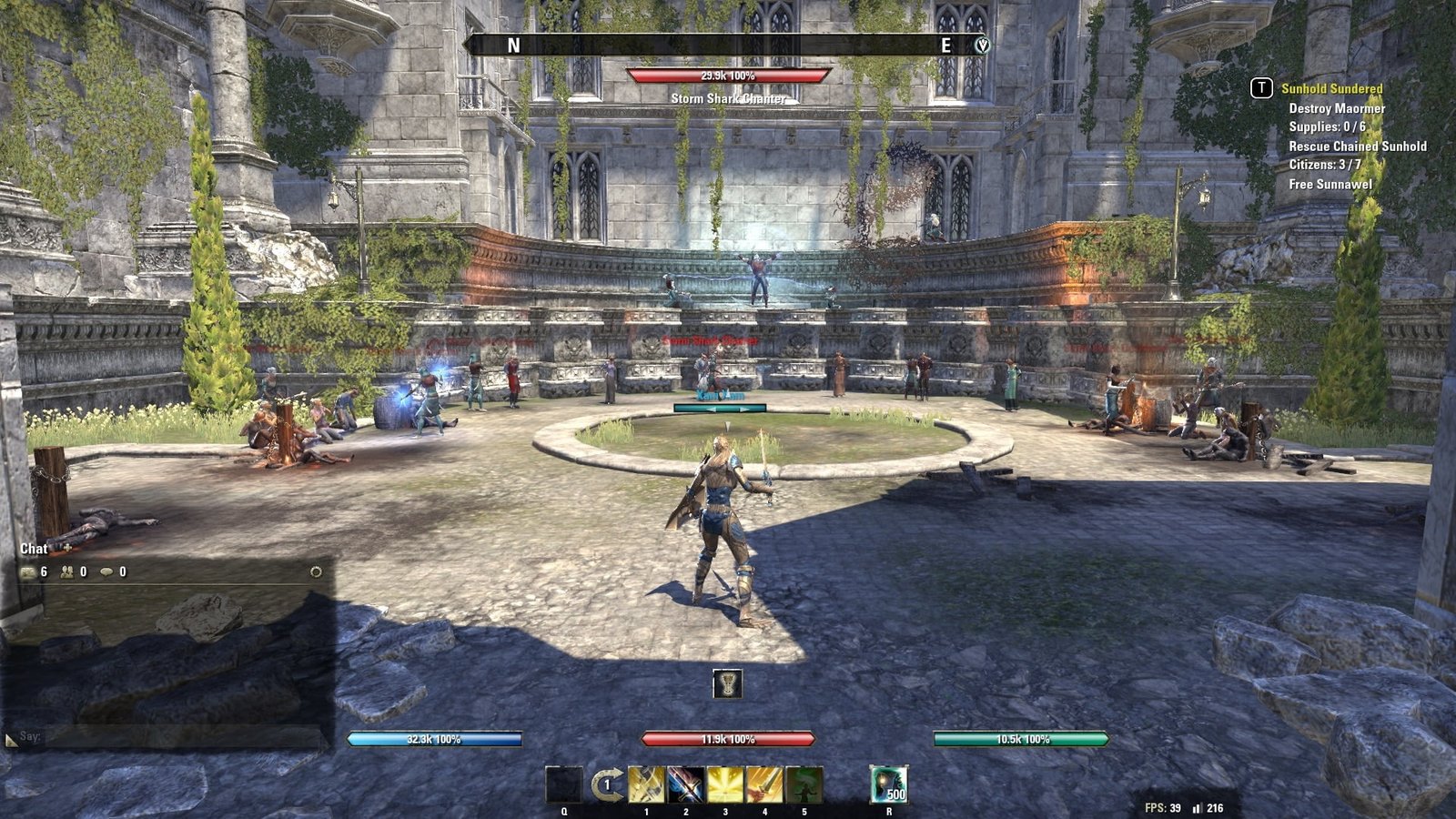Click the chat channel arrow beside Say
1456x819 pixels.
(x=11, y=740)
